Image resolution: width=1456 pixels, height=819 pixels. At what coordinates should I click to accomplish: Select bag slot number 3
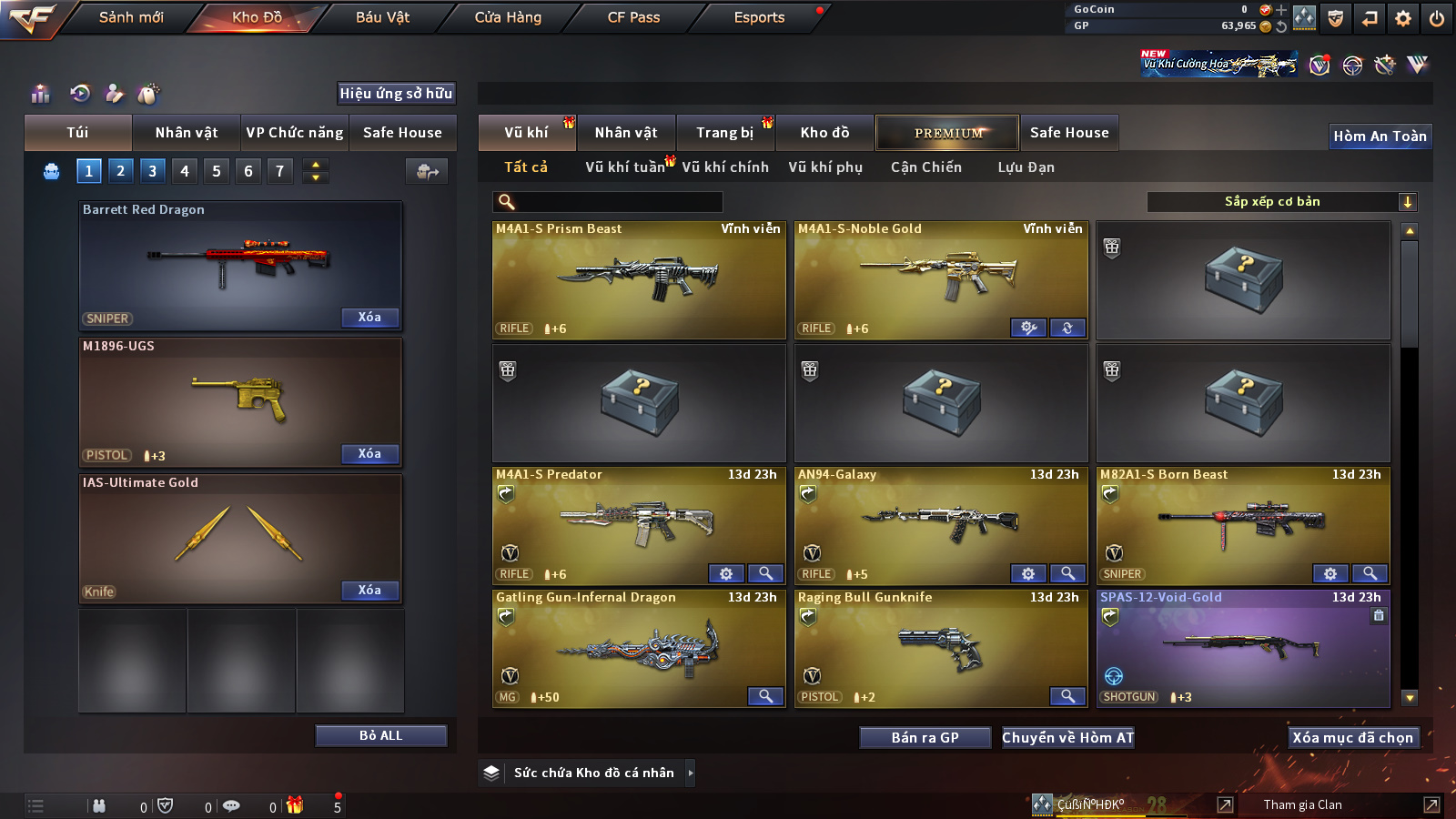coord(152,171)
